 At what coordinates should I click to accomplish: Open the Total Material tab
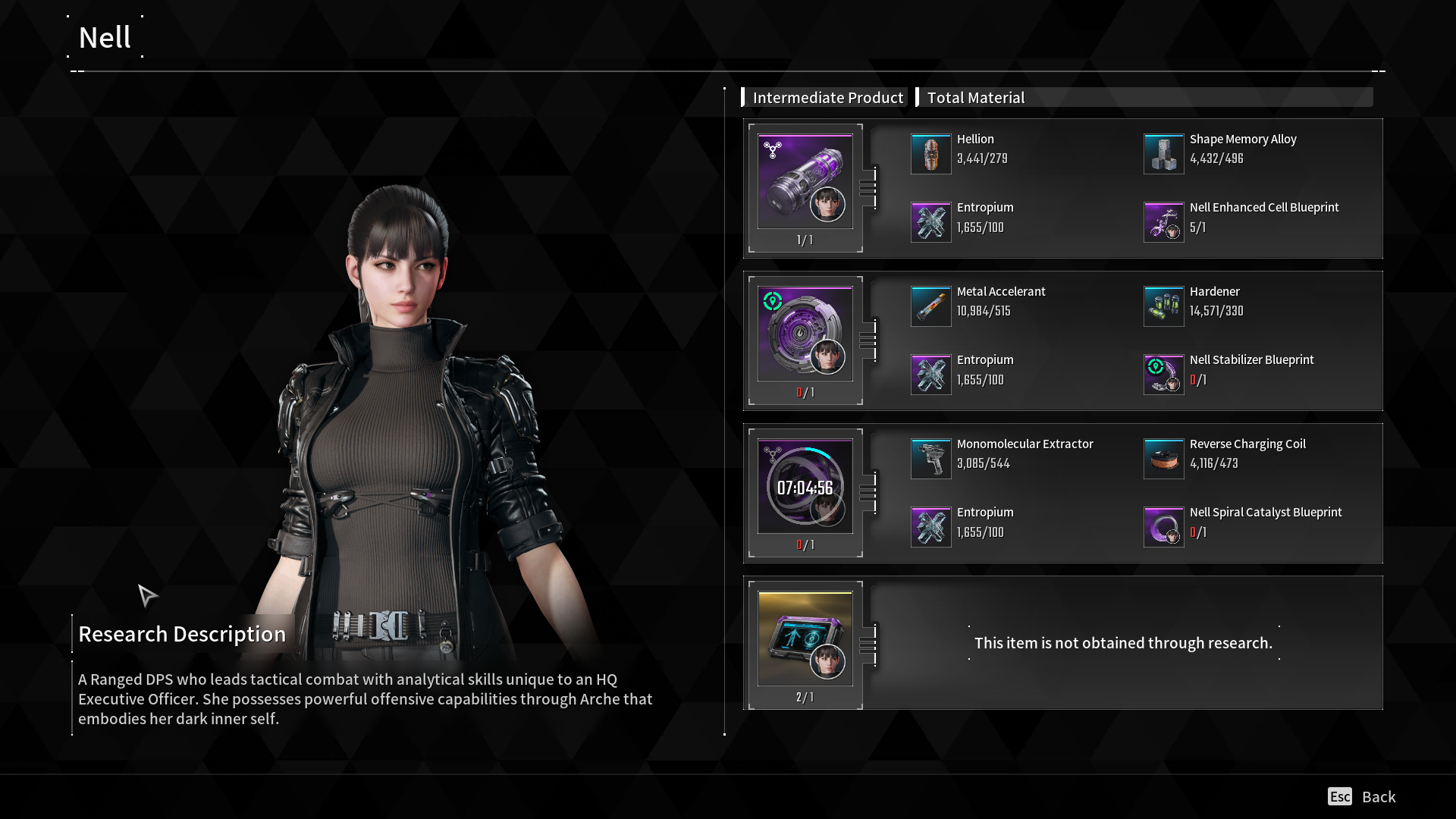click(975, 98)
